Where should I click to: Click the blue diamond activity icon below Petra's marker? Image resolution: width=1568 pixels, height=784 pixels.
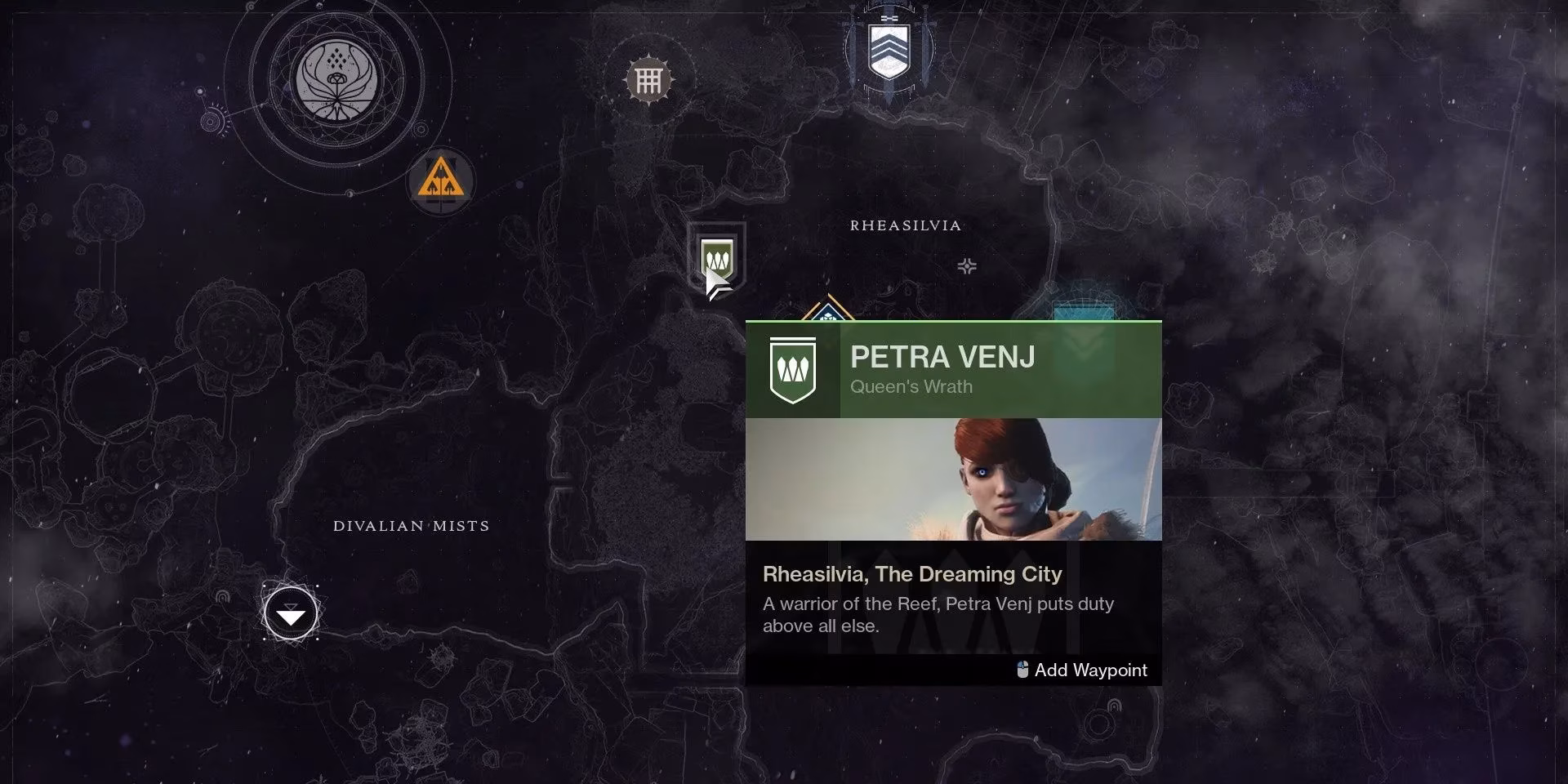[x=831, y=310]
